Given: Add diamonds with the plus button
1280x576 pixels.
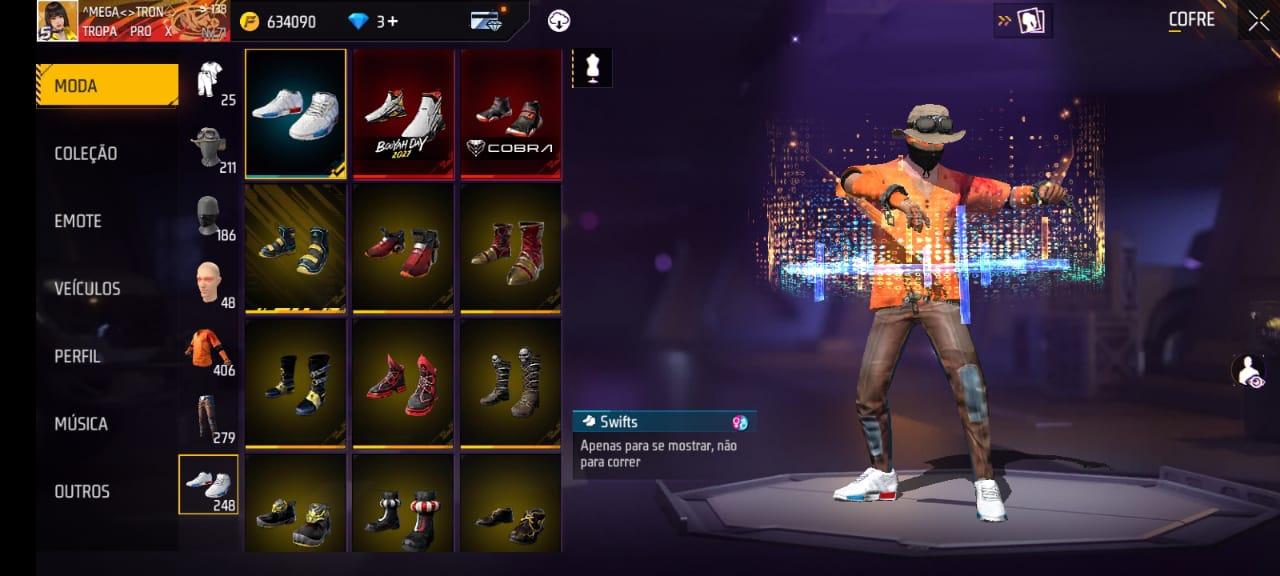Looking at the screenshot, I should pyautogui.click(x=392, y=21).
